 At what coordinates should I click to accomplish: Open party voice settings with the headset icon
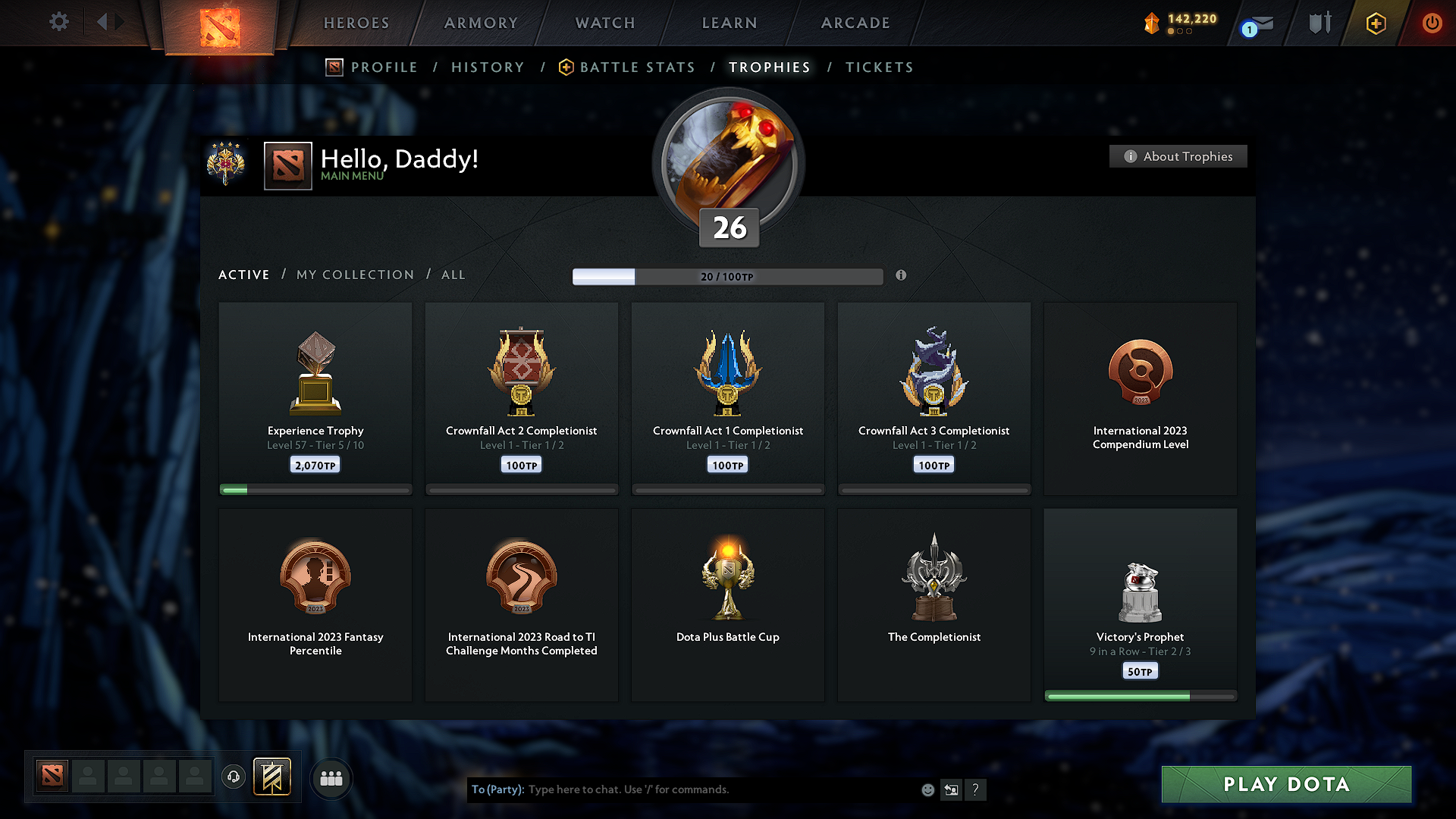coord(234,777)
